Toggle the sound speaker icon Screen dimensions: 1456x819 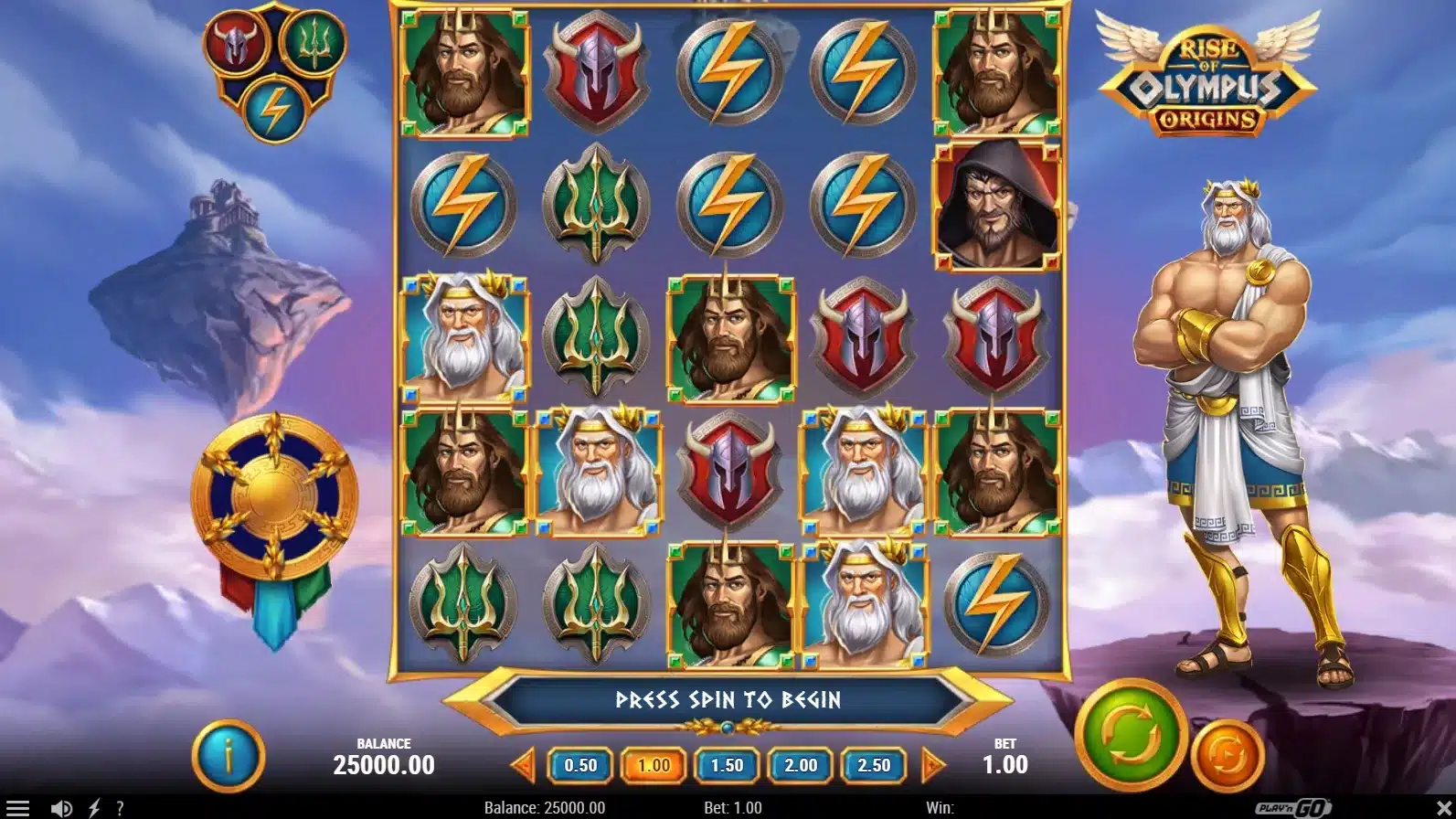pyautogui.click(x=61, y=808)
